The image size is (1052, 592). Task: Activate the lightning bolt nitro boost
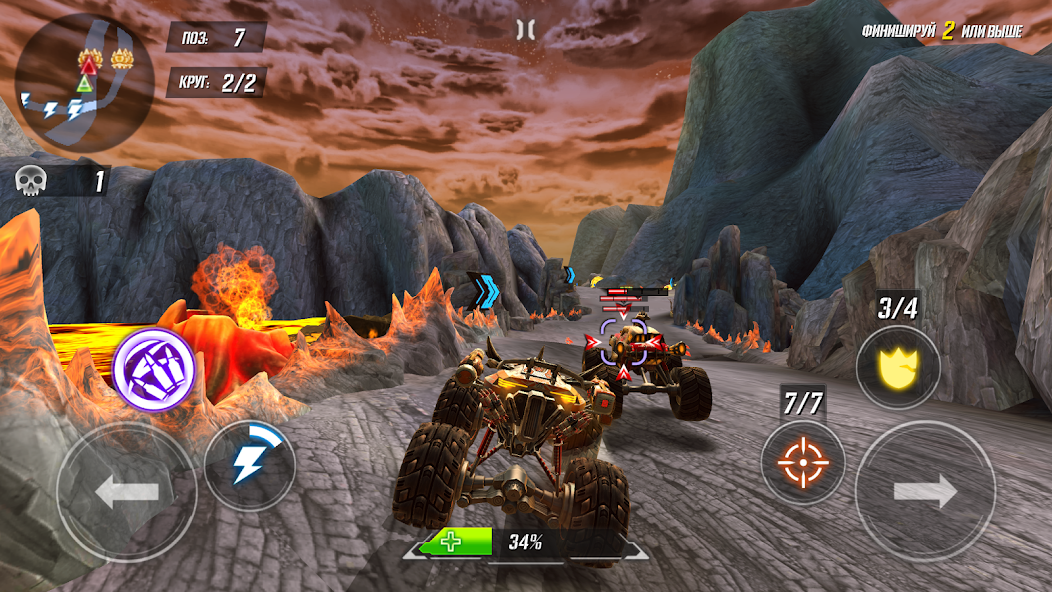250,465
